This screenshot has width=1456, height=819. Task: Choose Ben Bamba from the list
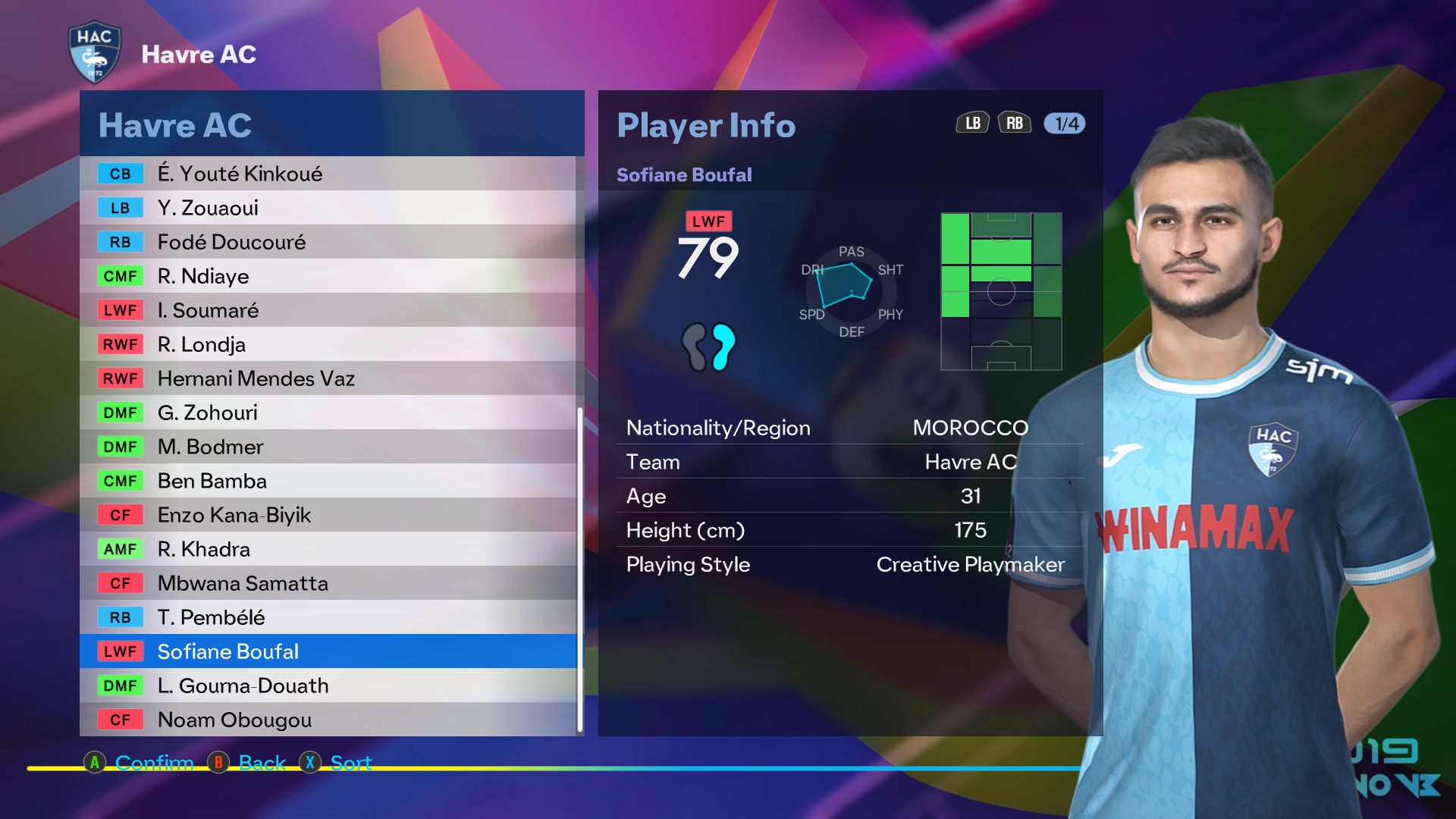coord(328,481)
